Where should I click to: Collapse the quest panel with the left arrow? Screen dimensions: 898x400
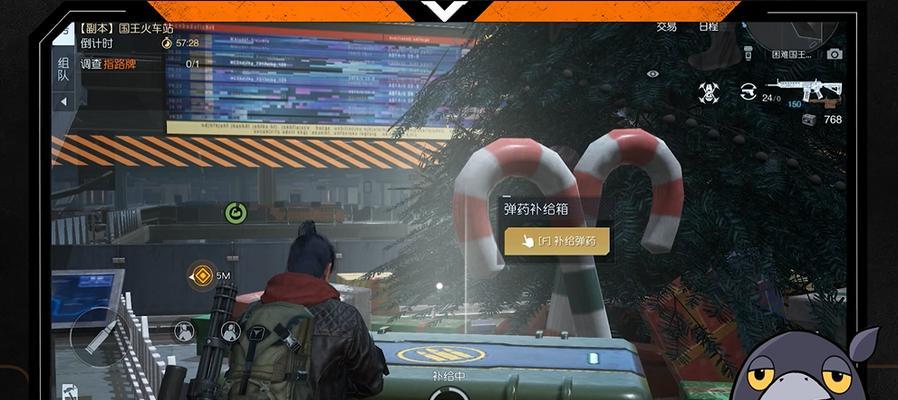[63, 101]
